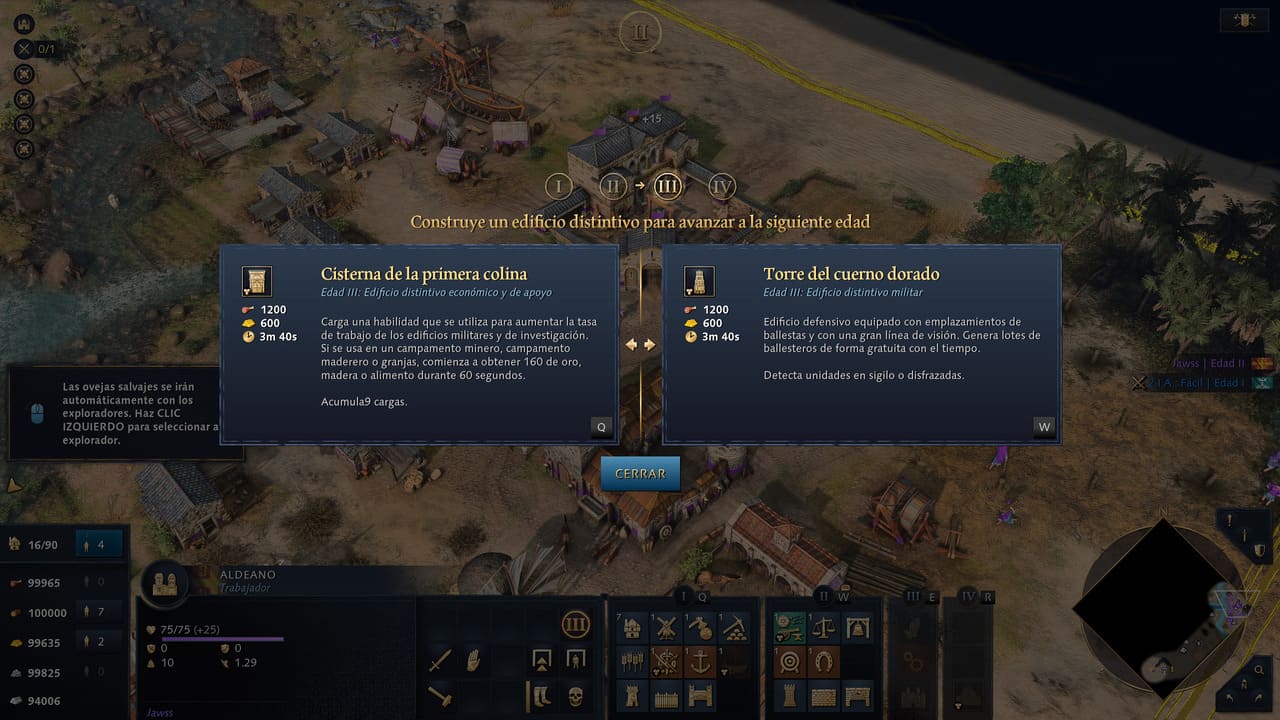Click the Age III advance button in command panel
1280x720 pixels.
[x=575, y=625]
